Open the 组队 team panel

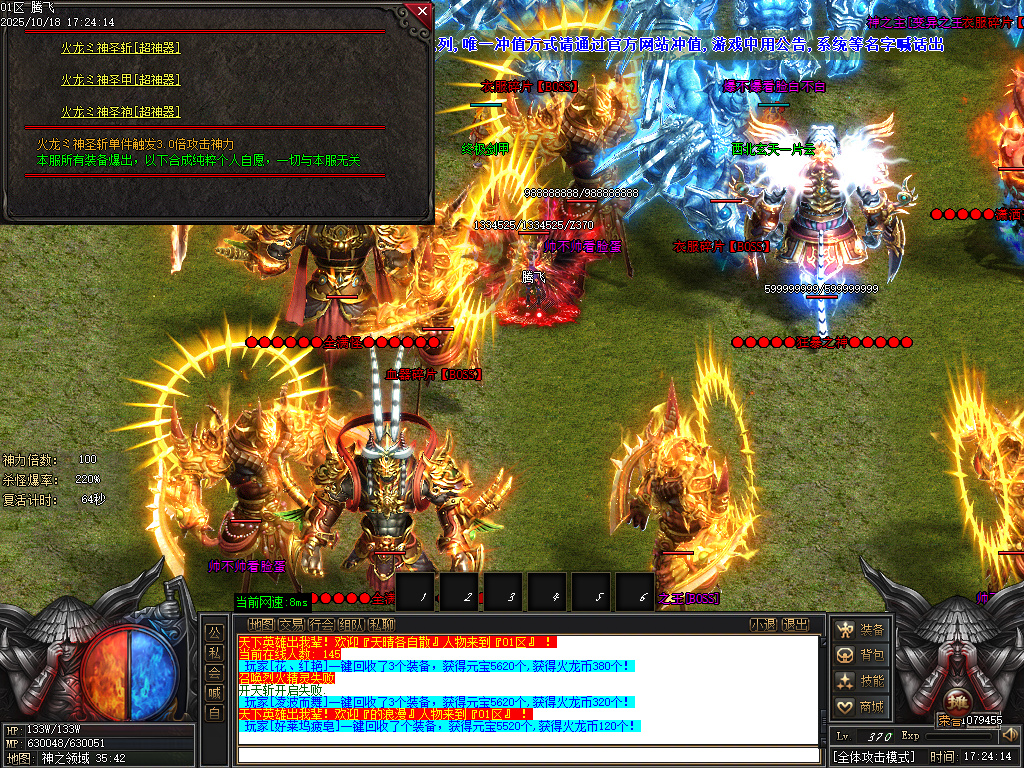click(351, 624)
